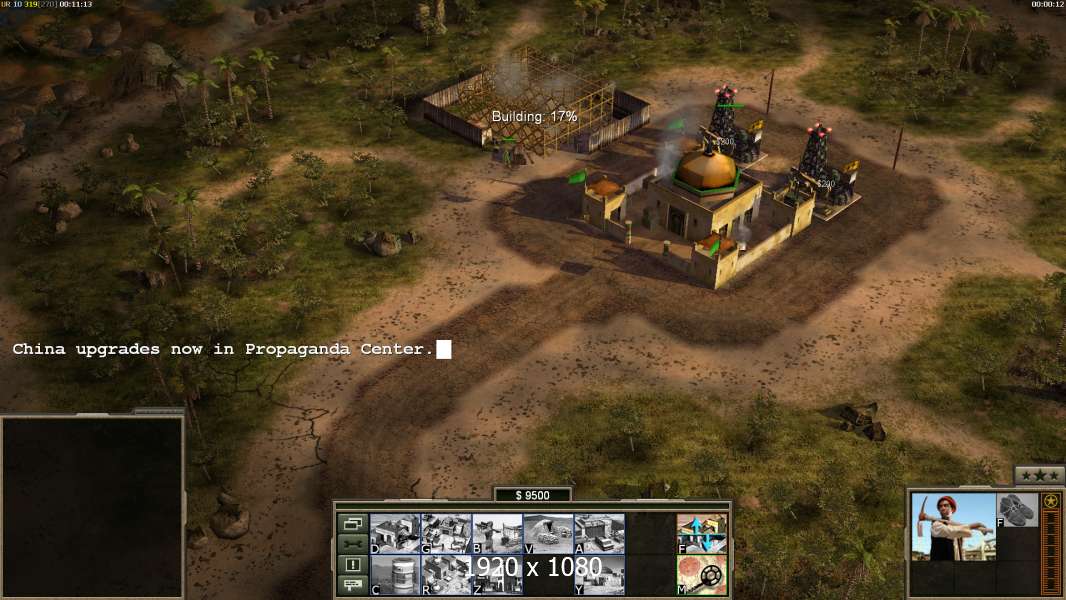Click the overlapping windows button on command bar
Screen dimensions: 1066x600
pos(351,523)
